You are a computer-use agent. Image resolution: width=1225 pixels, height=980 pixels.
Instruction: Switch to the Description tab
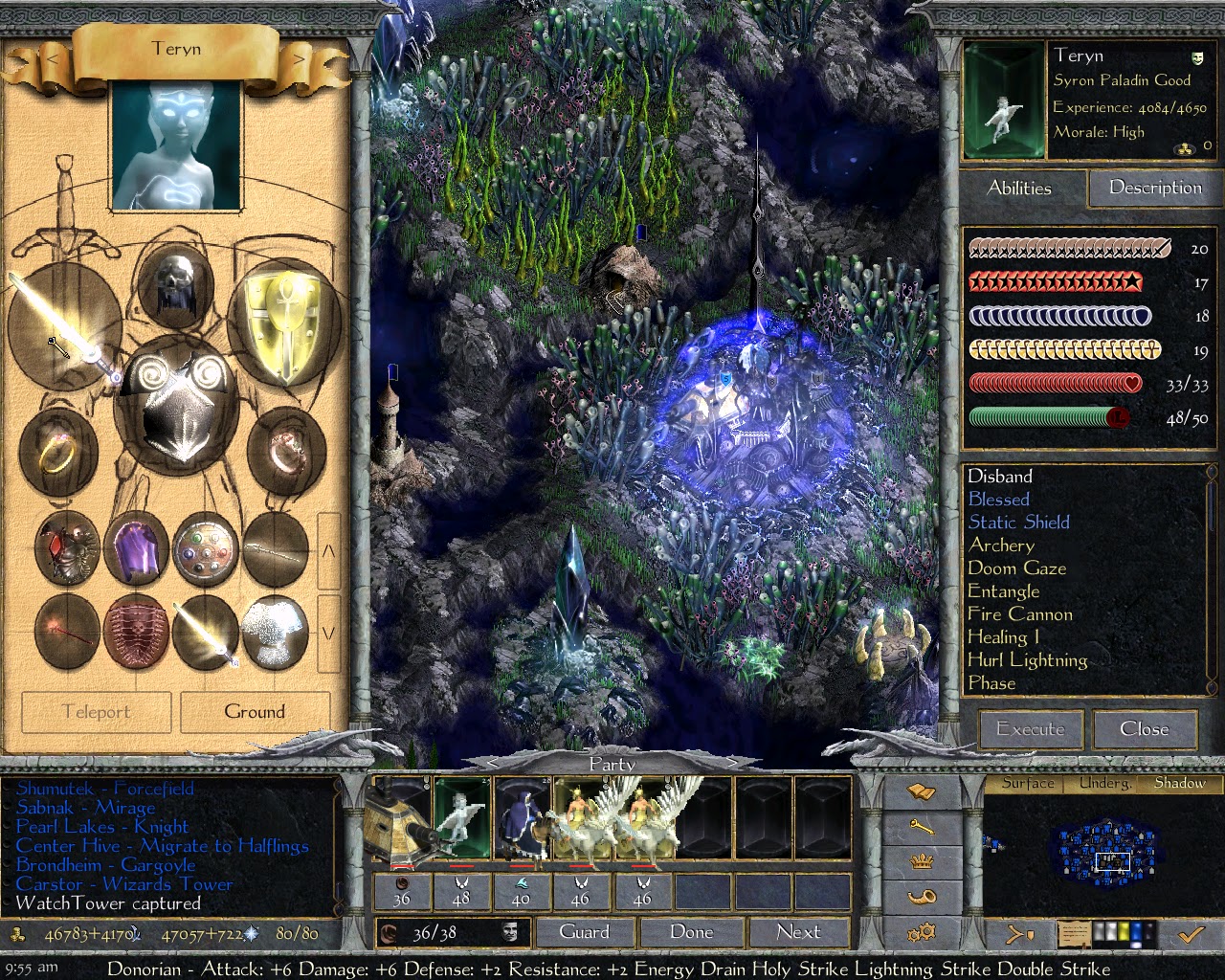(x=1154, y=188)
